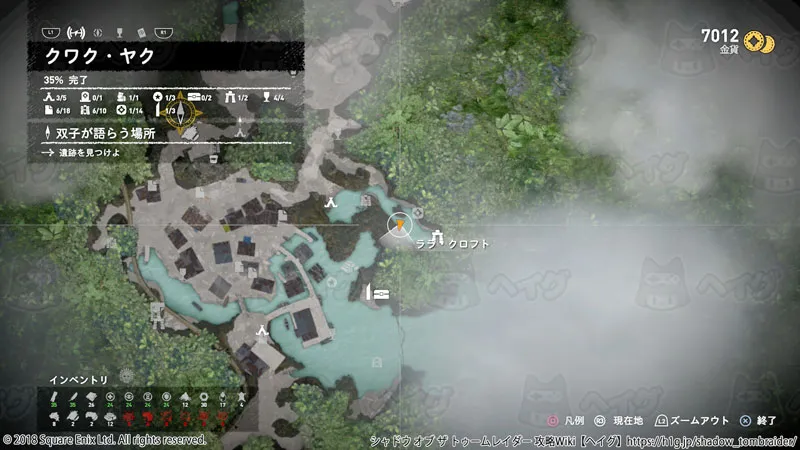Image resolution: width=800 pixels, height=450 pixels.
Task: Click the treasure chest map marker
Action: (x=380, y=293)
